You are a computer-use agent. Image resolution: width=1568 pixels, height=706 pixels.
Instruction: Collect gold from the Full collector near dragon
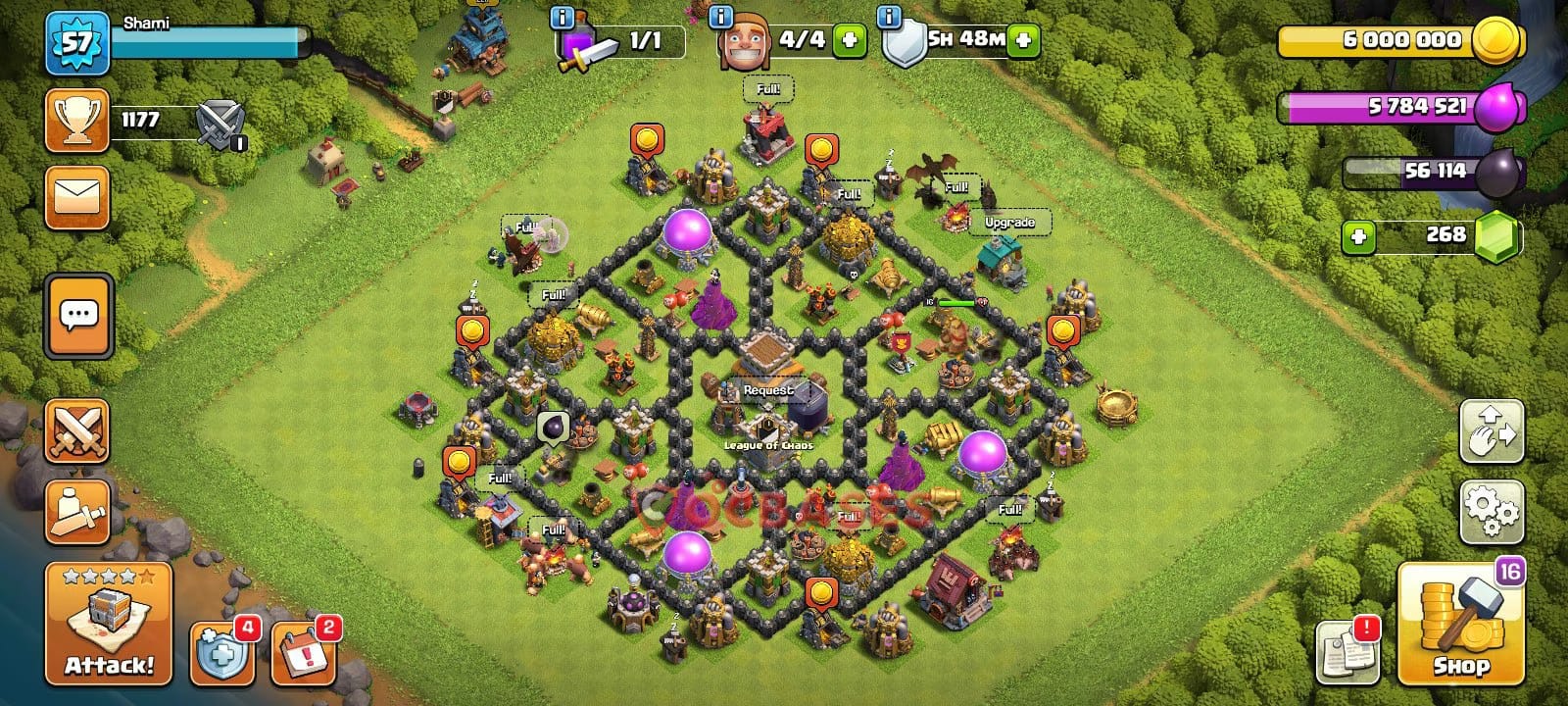click(955, 184)
